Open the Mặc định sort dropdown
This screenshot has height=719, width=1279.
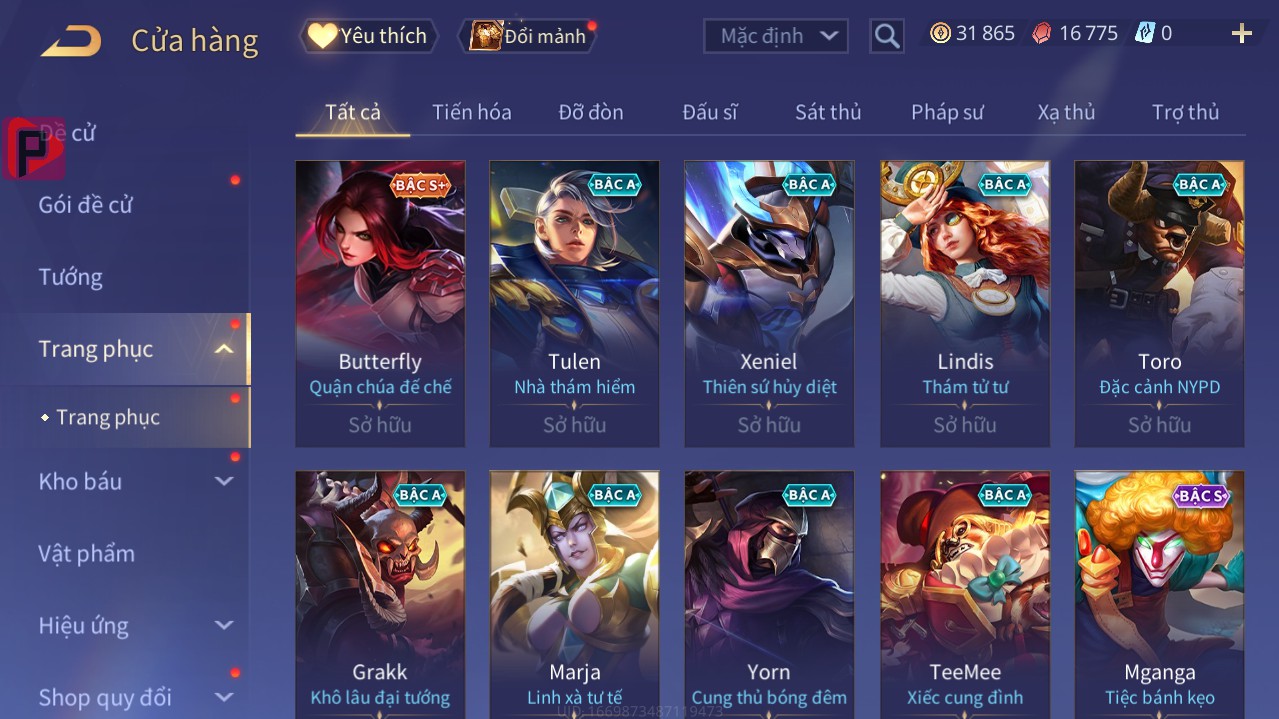776,36
